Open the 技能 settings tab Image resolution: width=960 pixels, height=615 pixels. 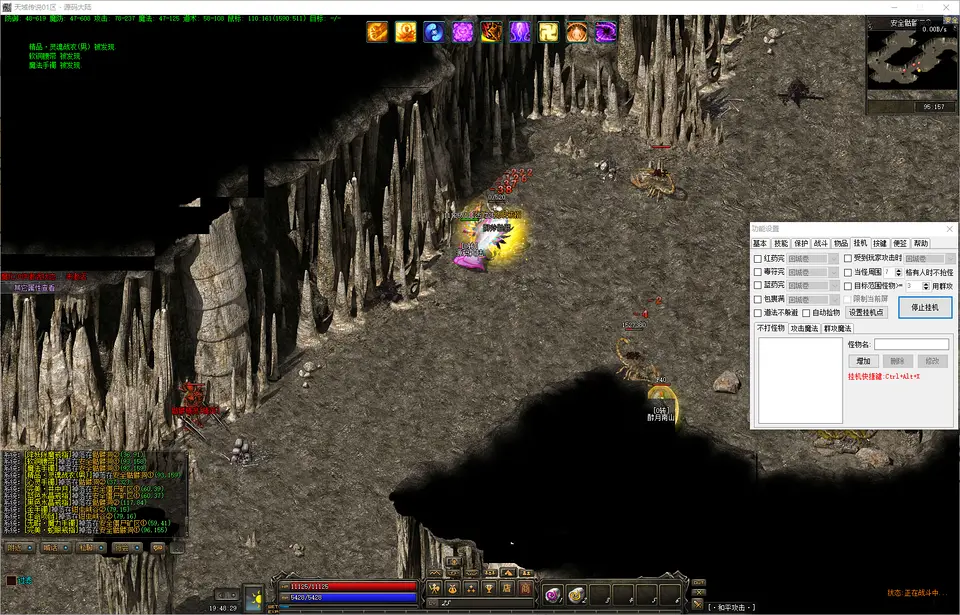pyautogui.click(x=781, y=243)
